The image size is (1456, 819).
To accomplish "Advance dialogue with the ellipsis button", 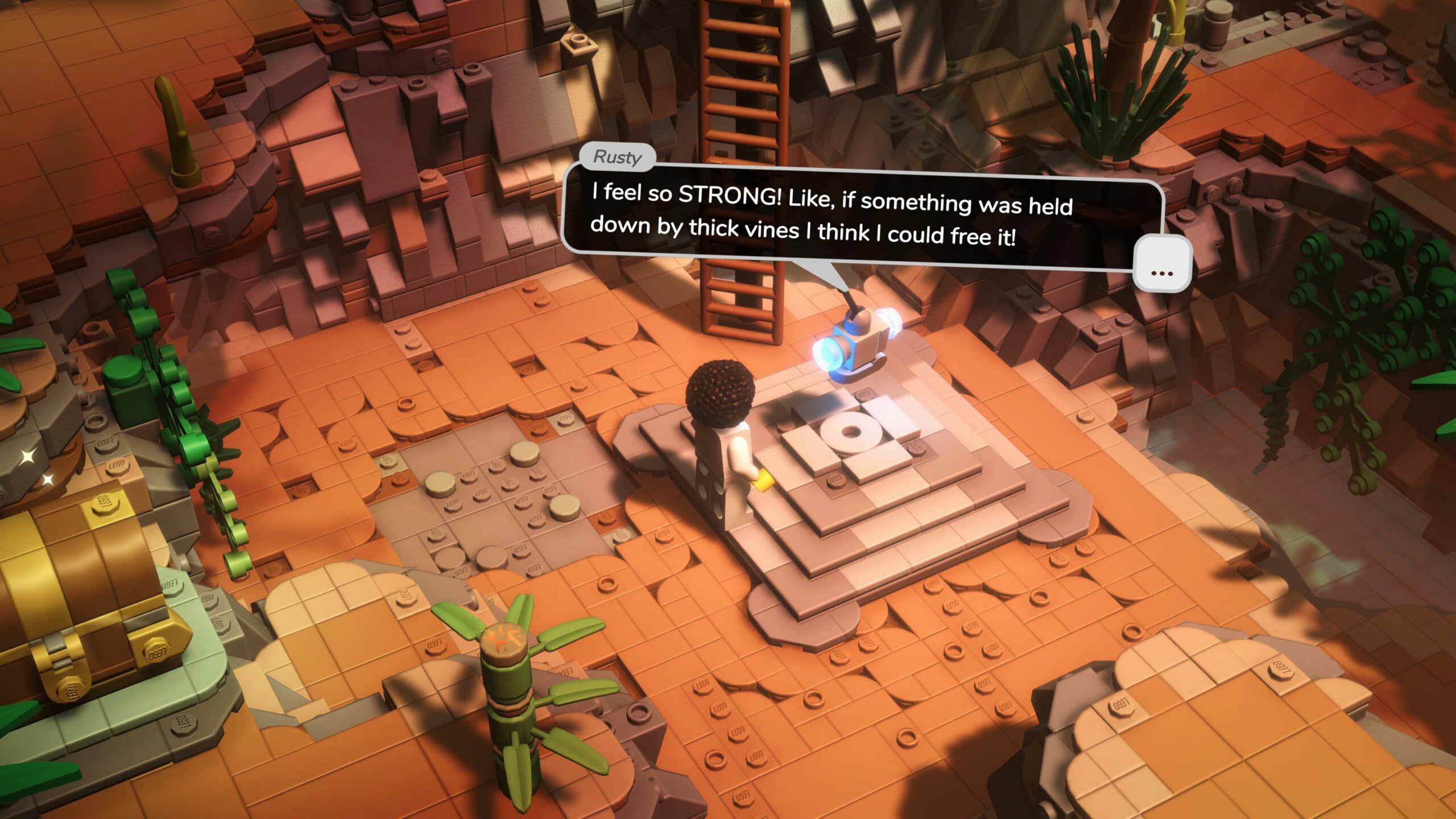I will [x=1161, y=263].
